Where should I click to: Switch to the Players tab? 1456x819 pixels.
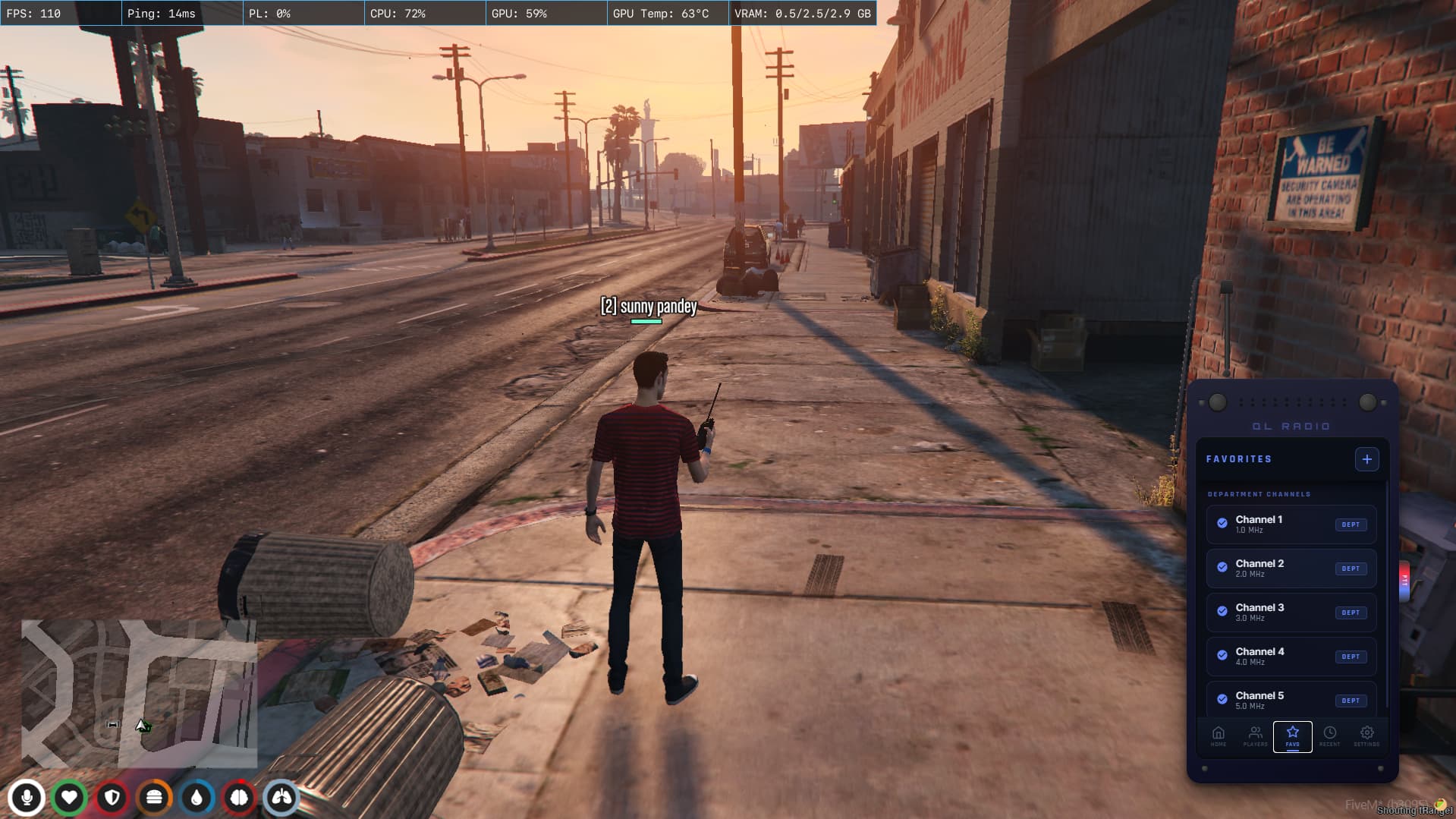1255,736
